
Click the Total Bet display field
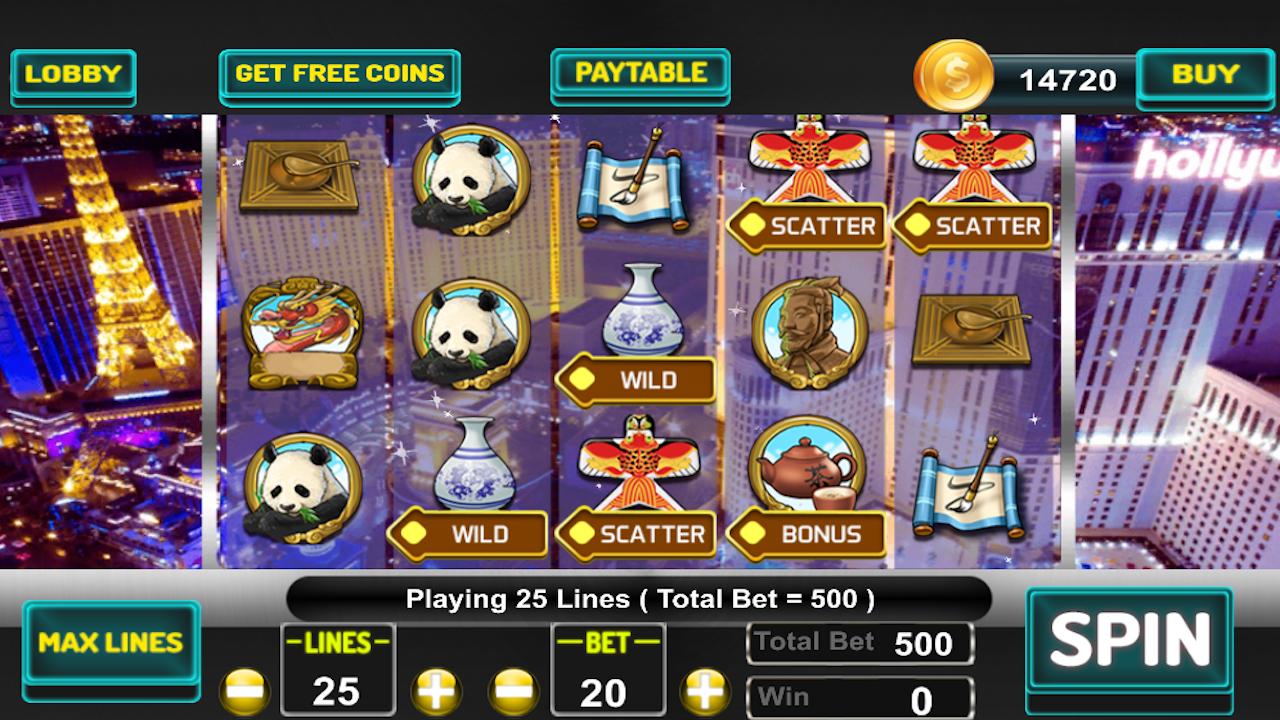(861, 641)
